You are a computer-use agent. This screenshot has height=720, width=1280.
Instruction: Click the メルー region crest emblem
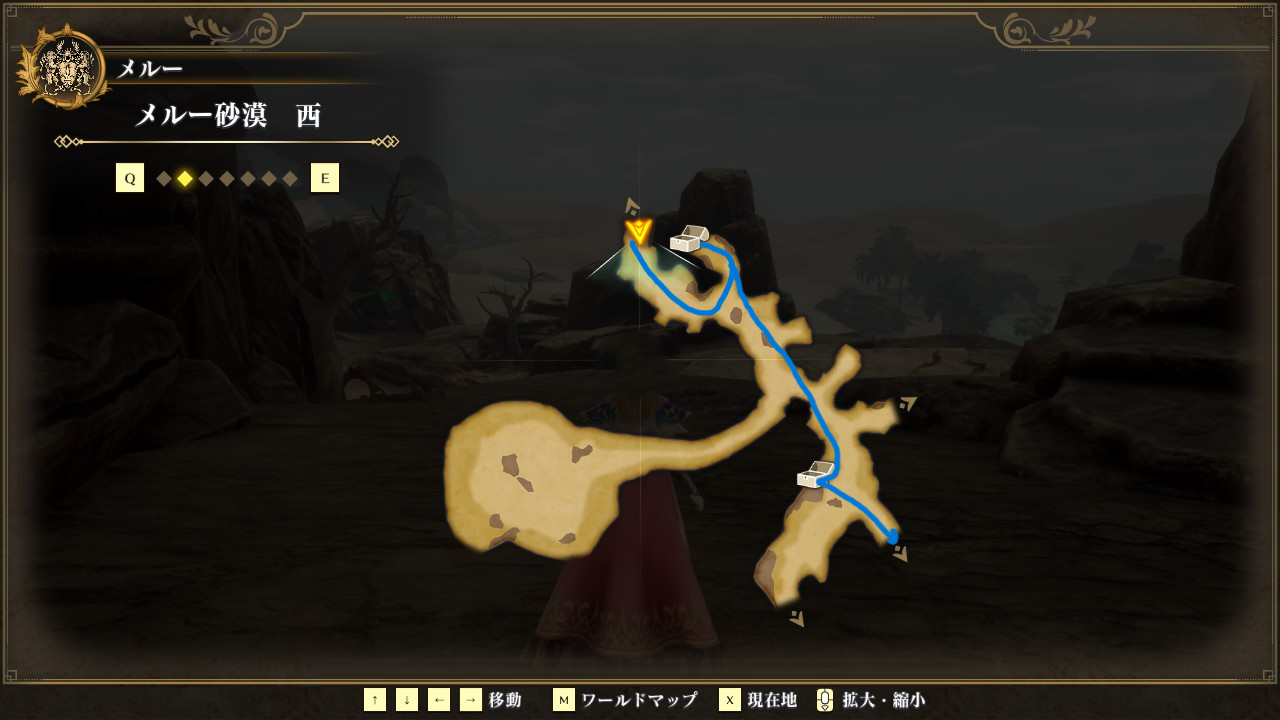point(64,67)
